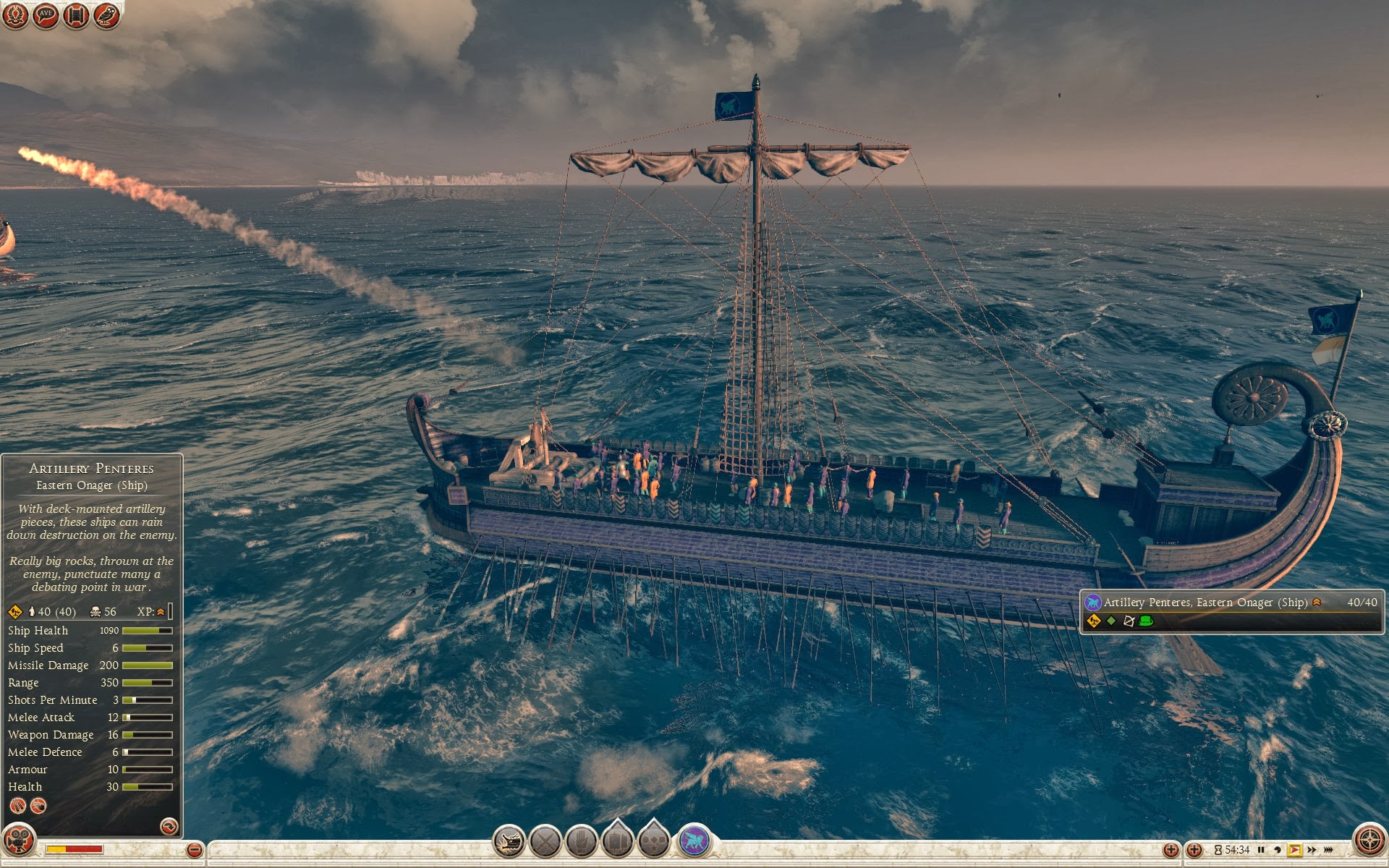Open the owl advisor button
Image resolution: width=1389 pixels, height=868 pixels.
coord(106,15)
